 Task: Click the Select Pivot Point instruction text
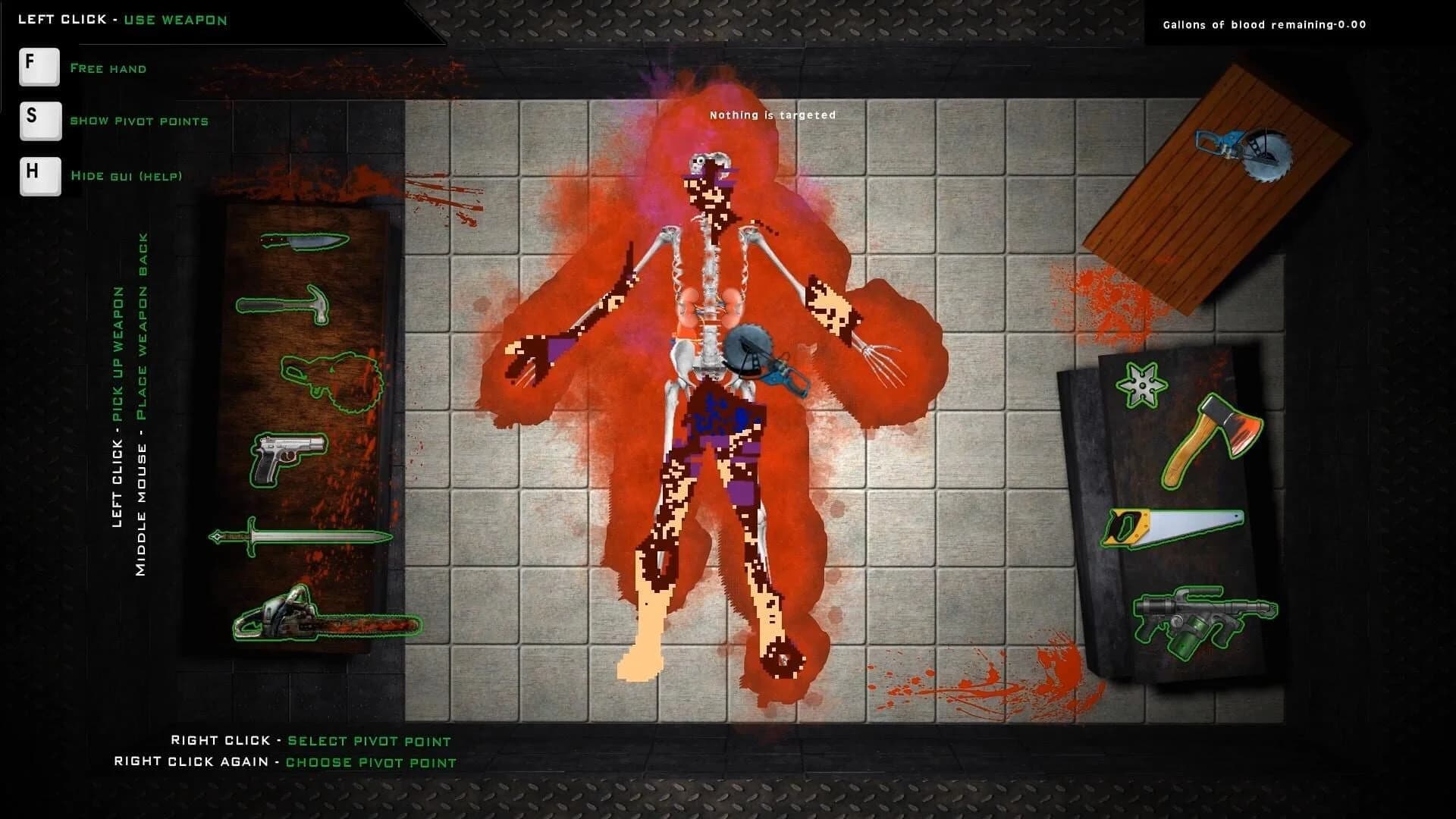click(368, 741)
